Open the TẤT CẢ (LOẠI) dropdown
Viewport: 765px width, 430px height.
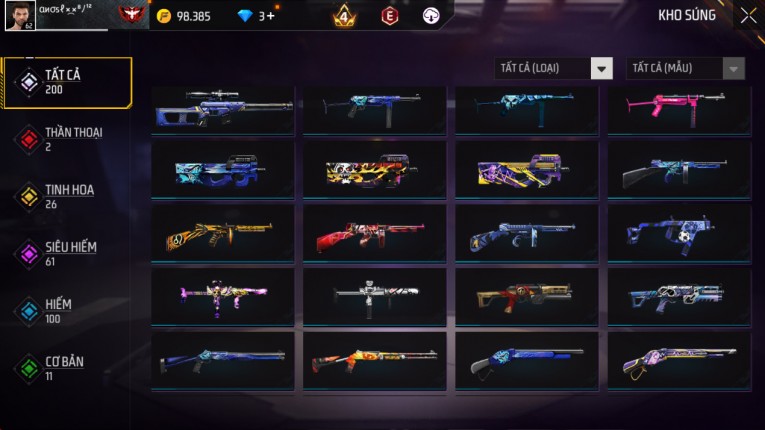553,68
